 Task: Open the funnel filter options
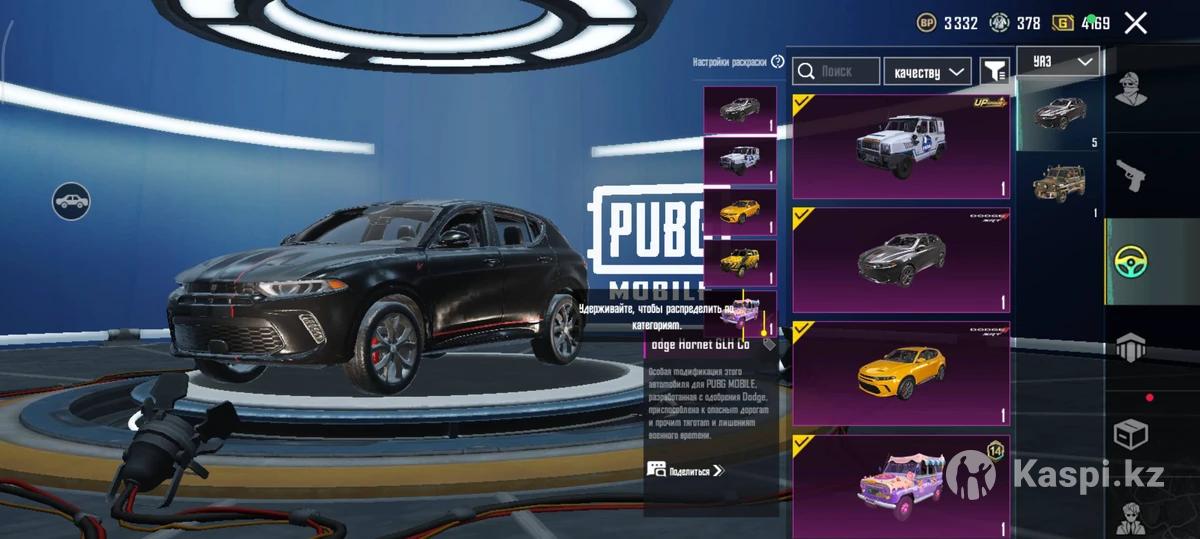[x=994, y=71]
